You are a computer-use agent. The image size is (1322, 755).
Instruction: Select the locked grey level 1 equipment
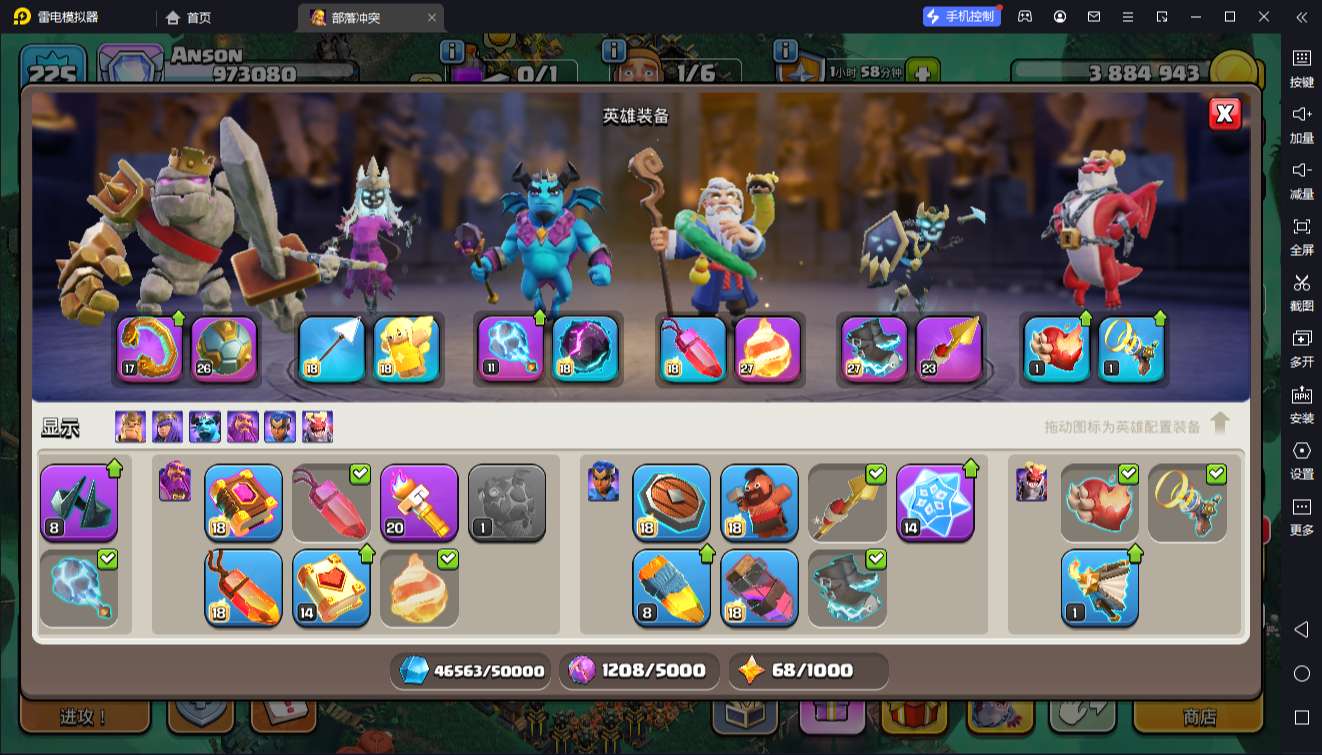(x=507, y=502)
